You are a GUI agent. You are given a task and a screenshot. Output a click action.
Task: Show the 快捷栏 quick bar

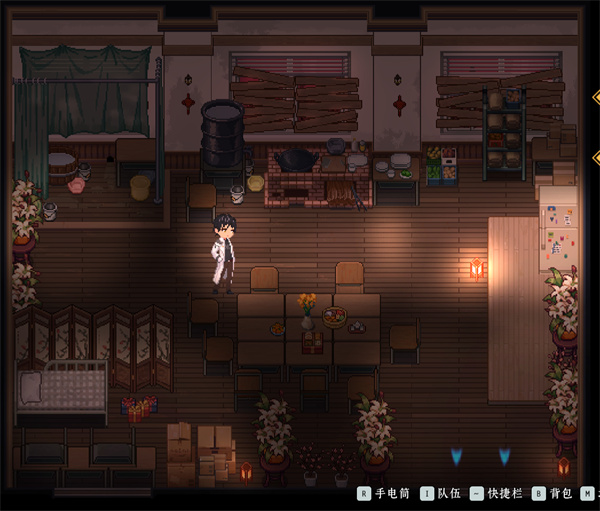[497, 493]
